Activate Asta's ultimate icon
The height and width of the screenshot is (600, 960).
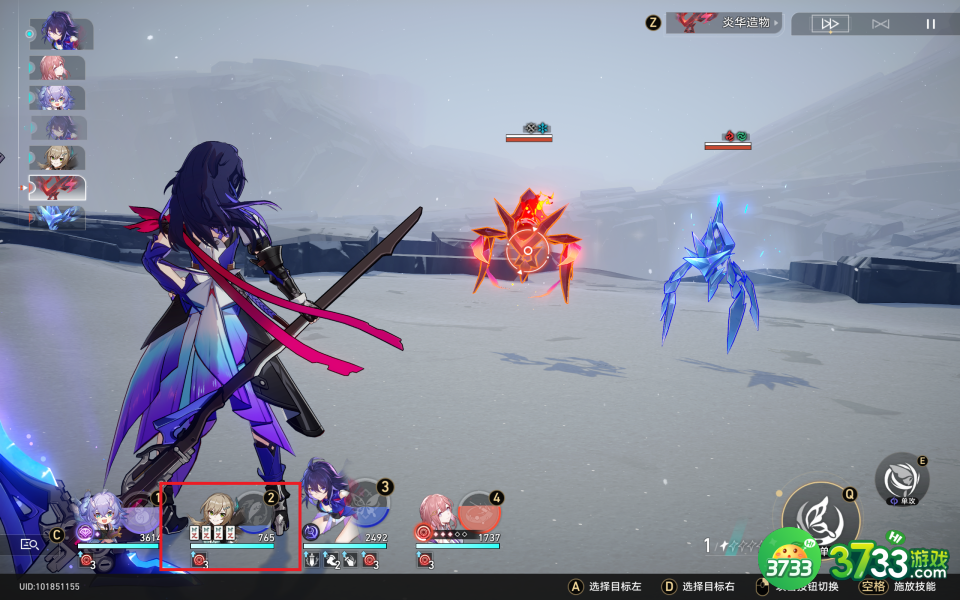[478, 510]
